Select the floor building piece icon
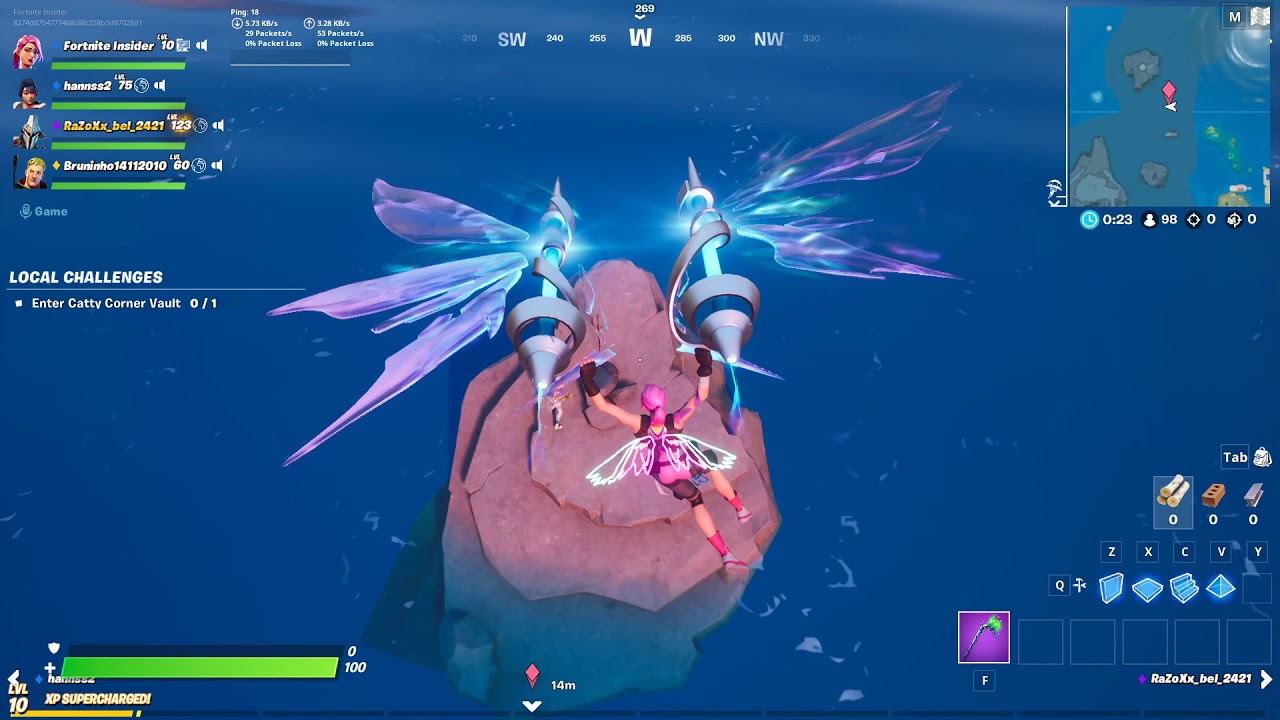Screen dimensions: 1280x720 coord(1147,588)
